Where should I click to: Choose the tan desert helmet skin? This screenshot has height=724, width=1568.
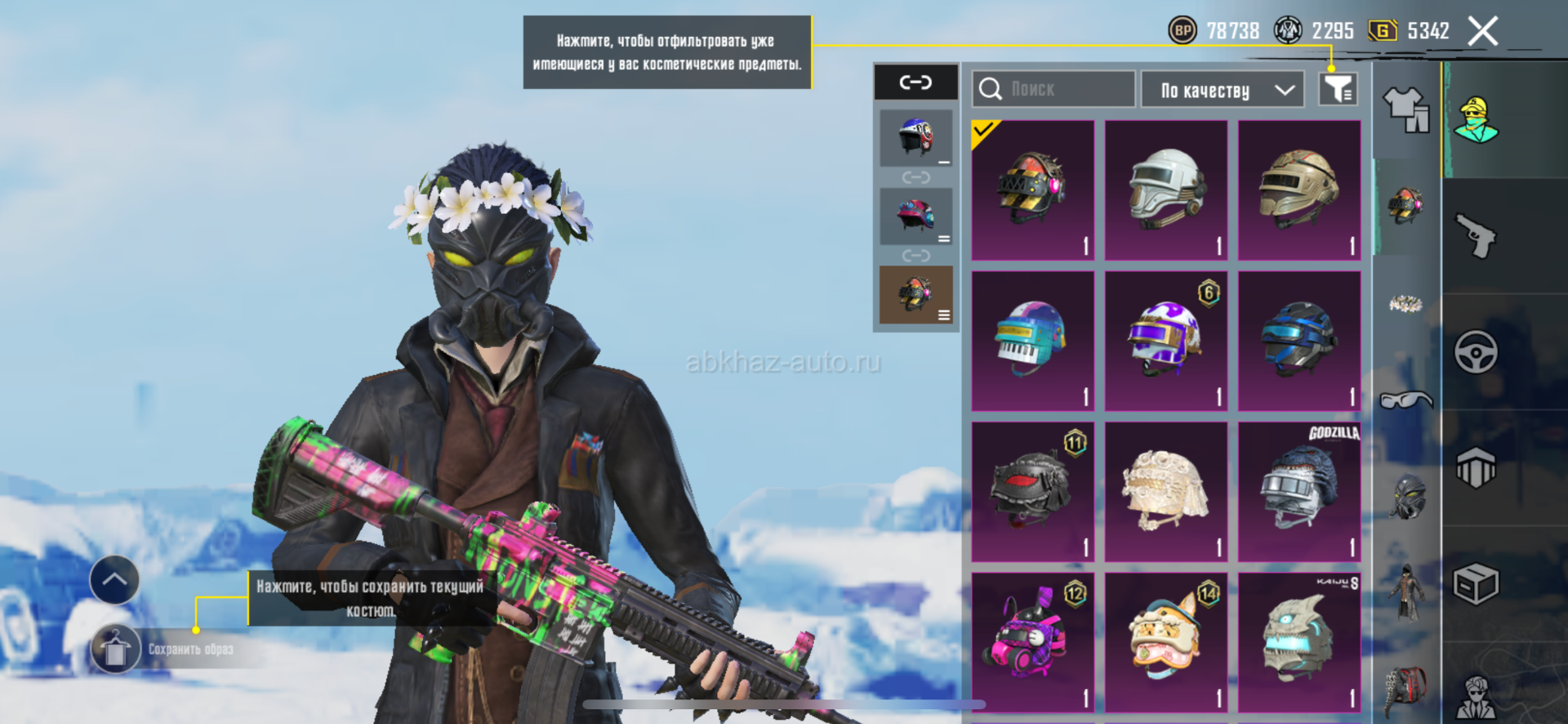(1298, 190)
